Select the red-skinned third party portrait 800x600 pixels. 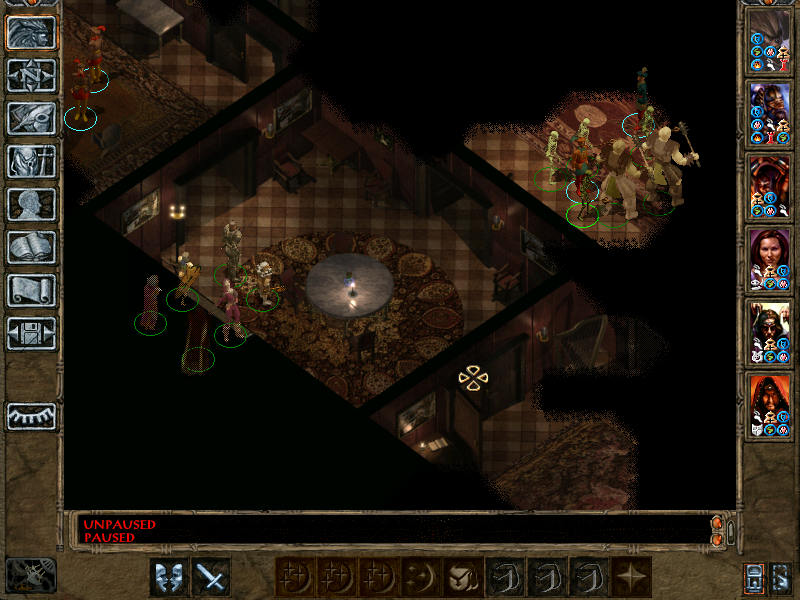[770, 186]
